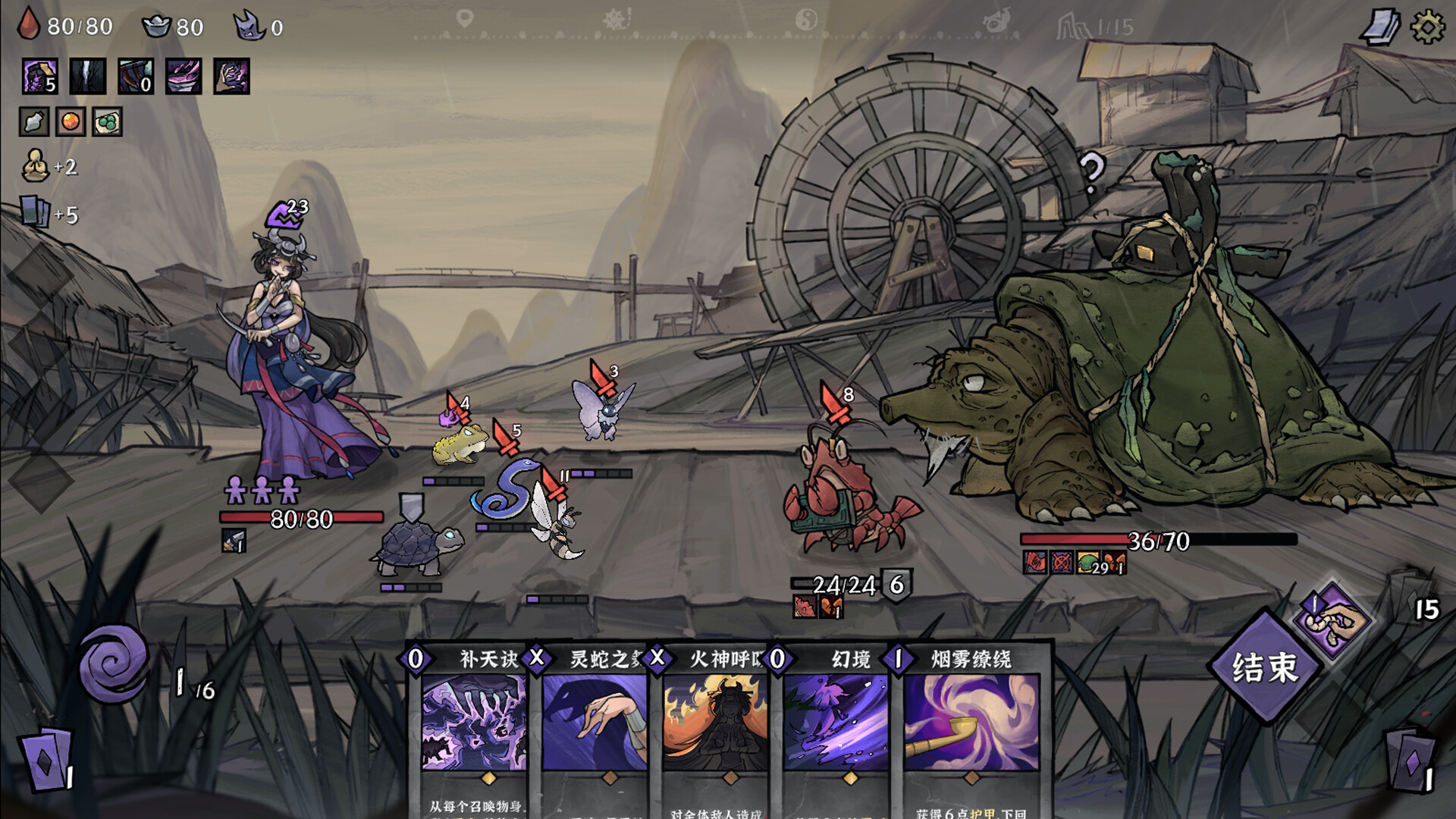Inspect the yin-yang marker on the map track
Screen dimensions: 1456x819
806,19
